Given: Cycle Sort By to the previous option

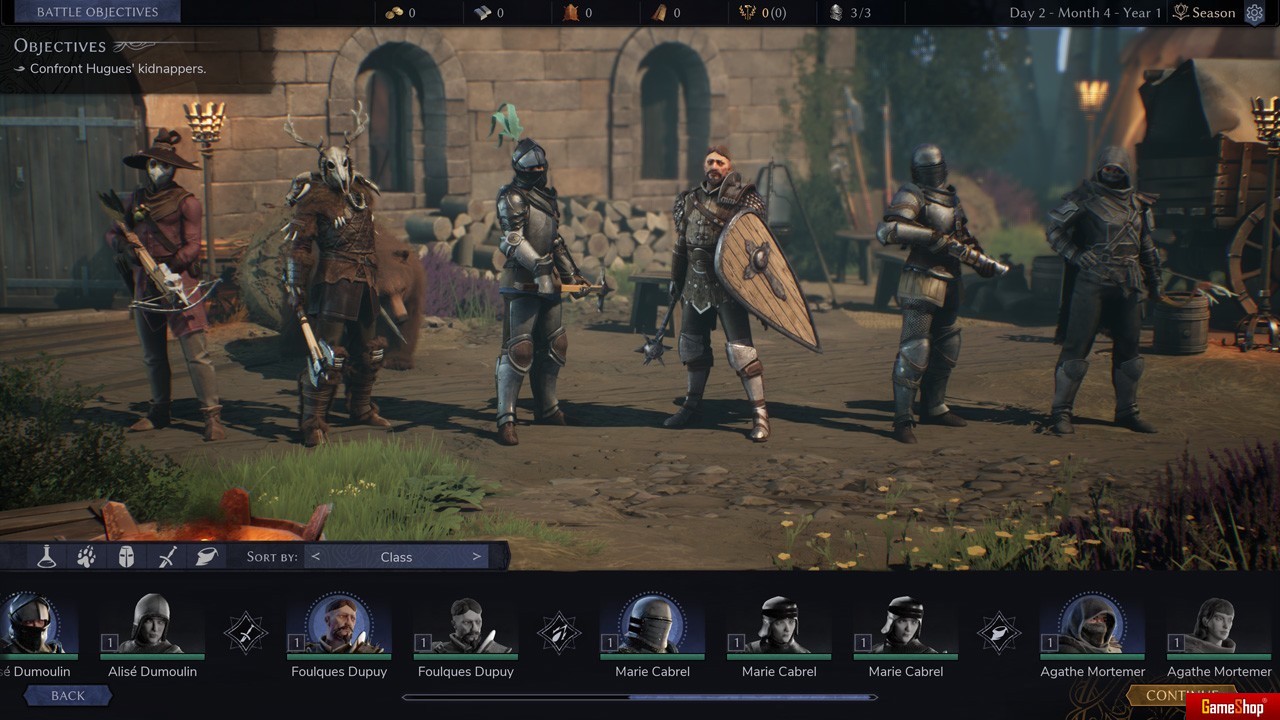Looking at the screenshot, I should click(316, 557).
